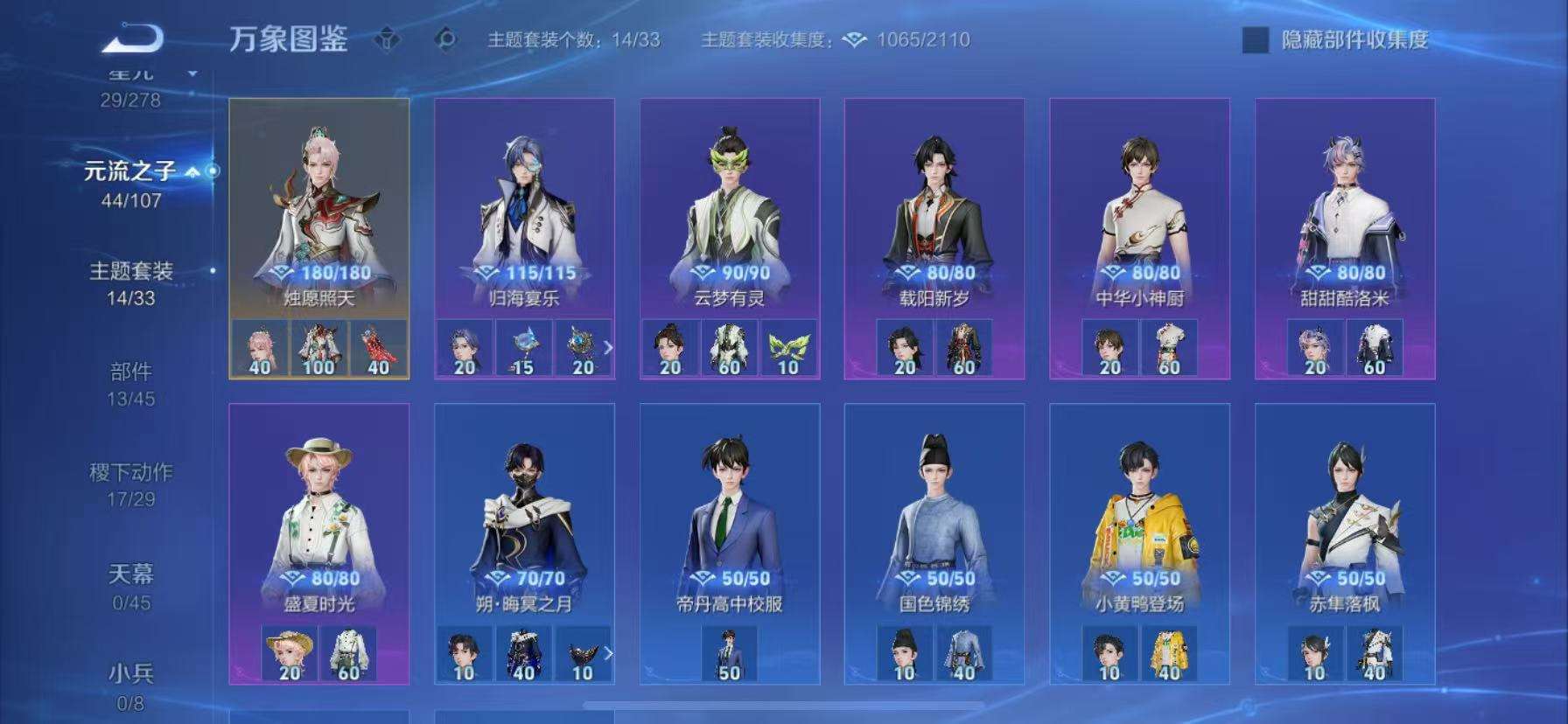Select the 烛愿照天 hat part icon
The width and height of the screenshot is (1568, 724).
(259, 349)
